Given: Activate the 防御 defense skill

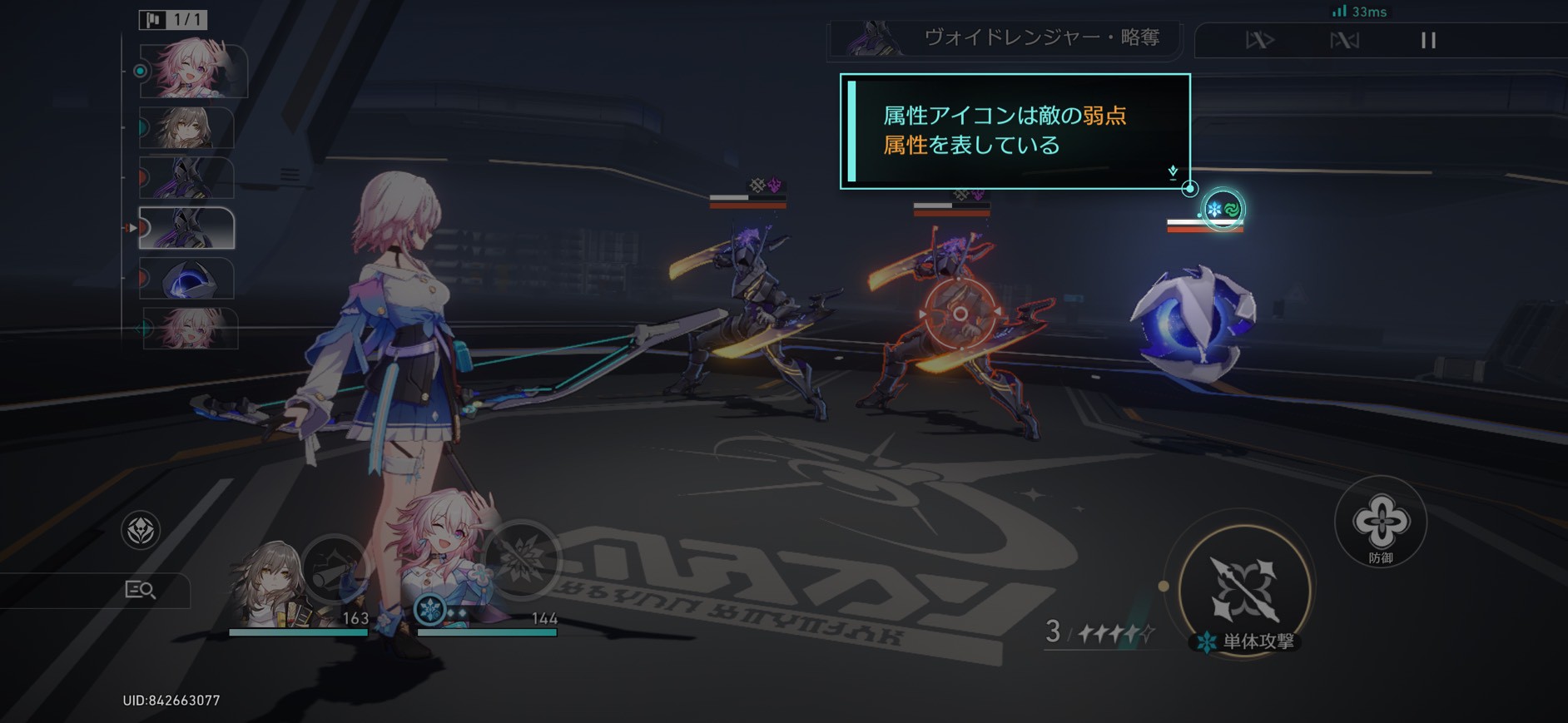Looking at the screenshot, I should 1381,522.
